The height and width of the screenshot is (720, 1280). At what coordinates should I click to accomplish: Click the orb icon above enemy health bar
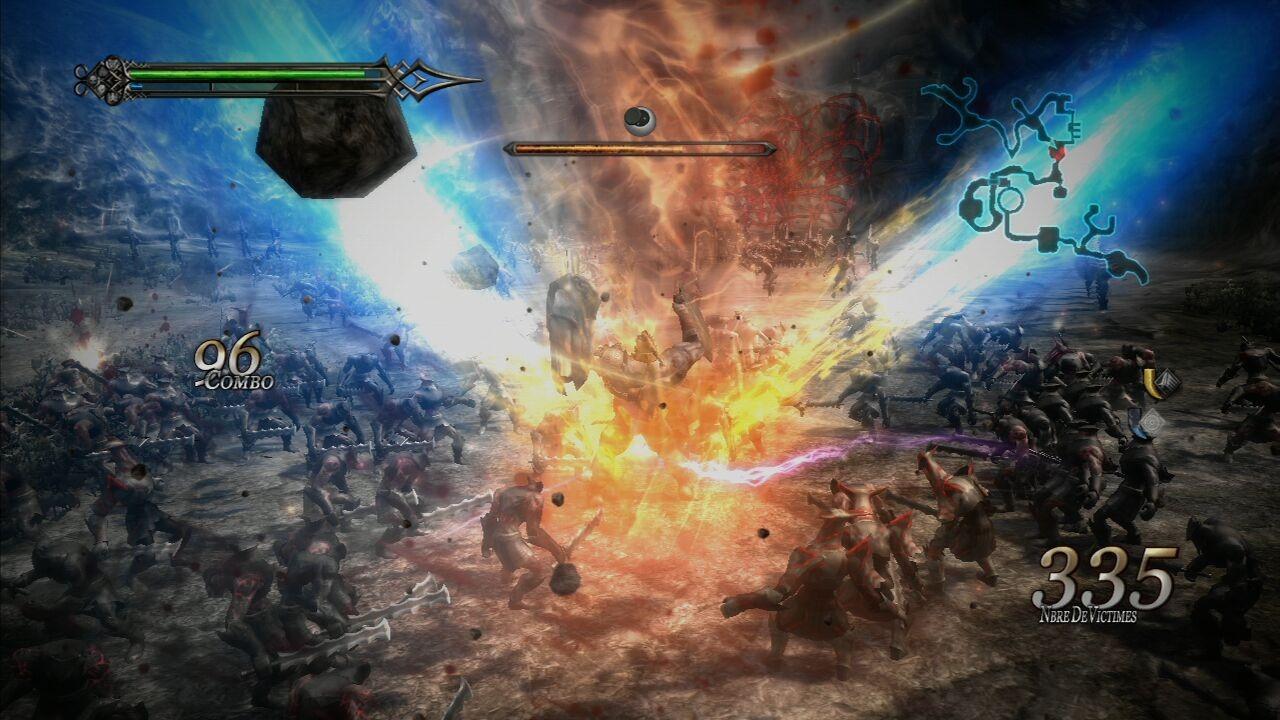click(x=639, y=121)
